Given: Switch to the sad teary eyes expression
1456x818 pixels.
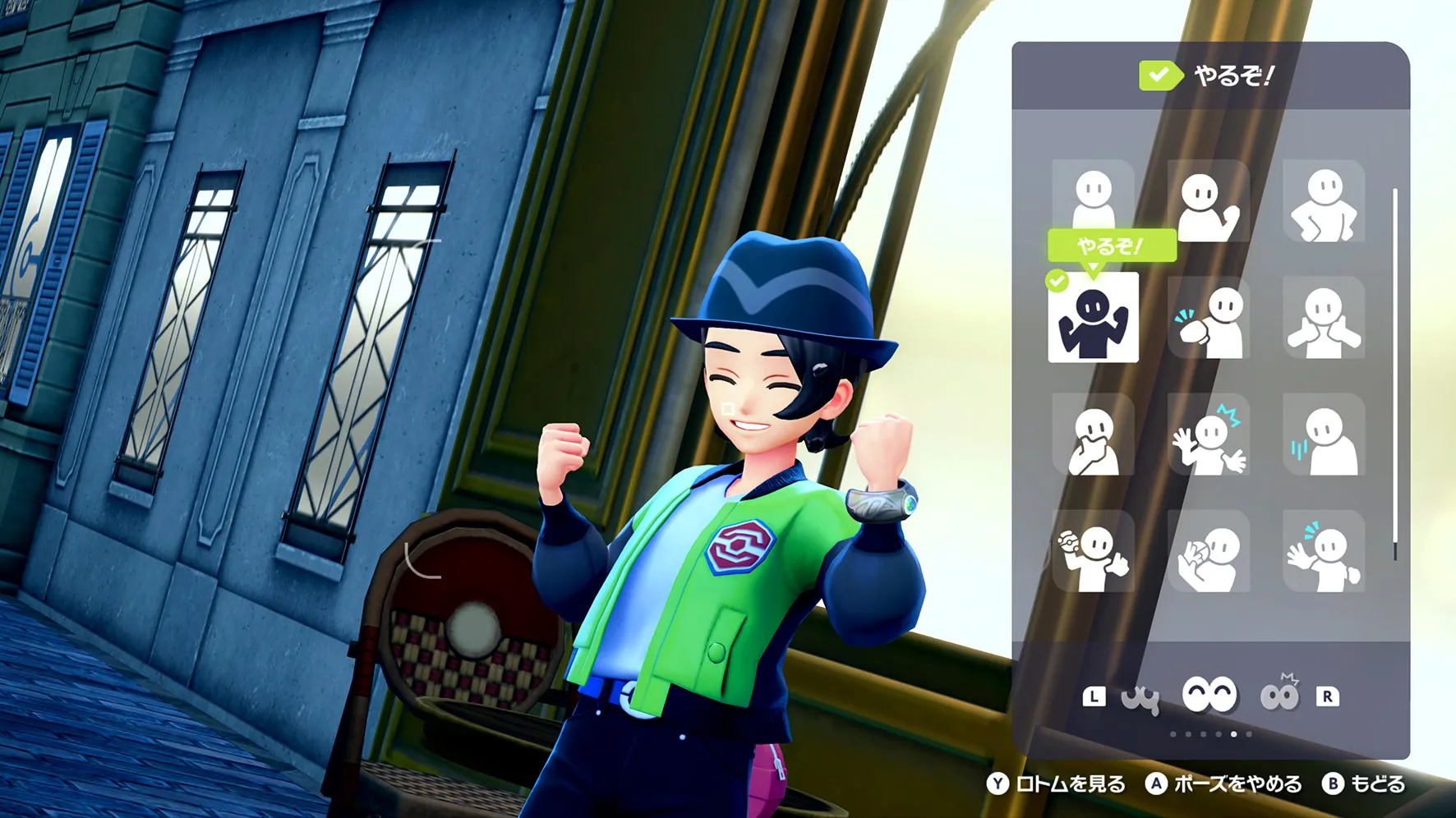Looking at the screenshot, I should tap(1140, 697).
